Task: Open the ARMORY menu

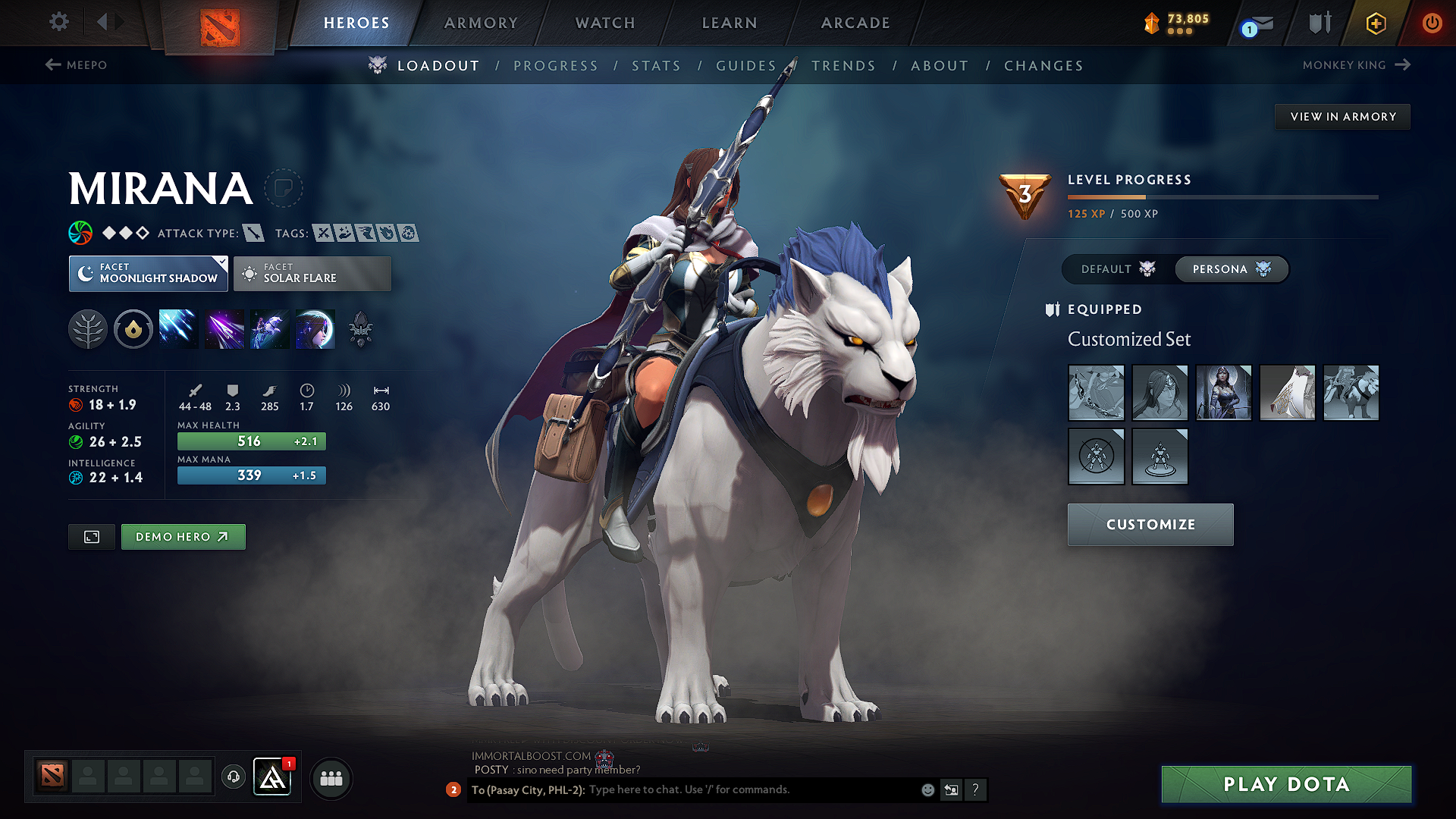Action: 481,23
